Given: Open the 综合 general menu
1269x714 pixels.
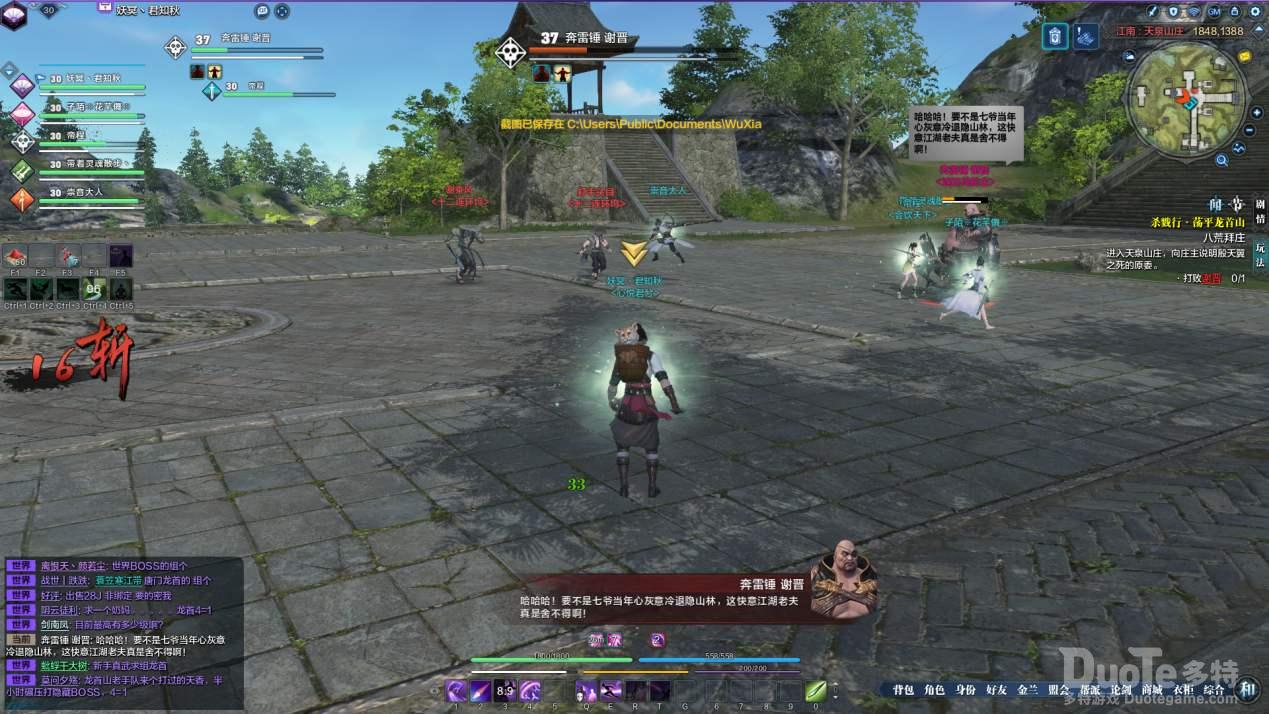Looking at the screenshot, I should pyautogui.click(x=1214, y=690).
